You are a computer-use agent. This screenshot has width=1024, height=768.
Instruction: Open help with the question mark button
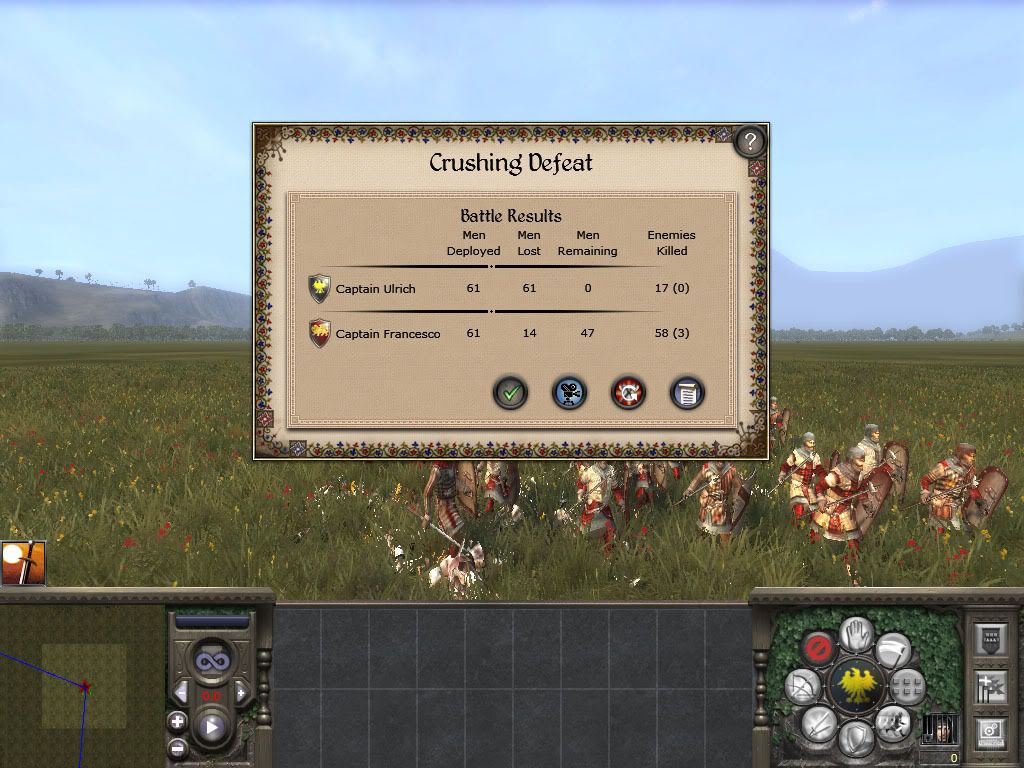point(750,142)
